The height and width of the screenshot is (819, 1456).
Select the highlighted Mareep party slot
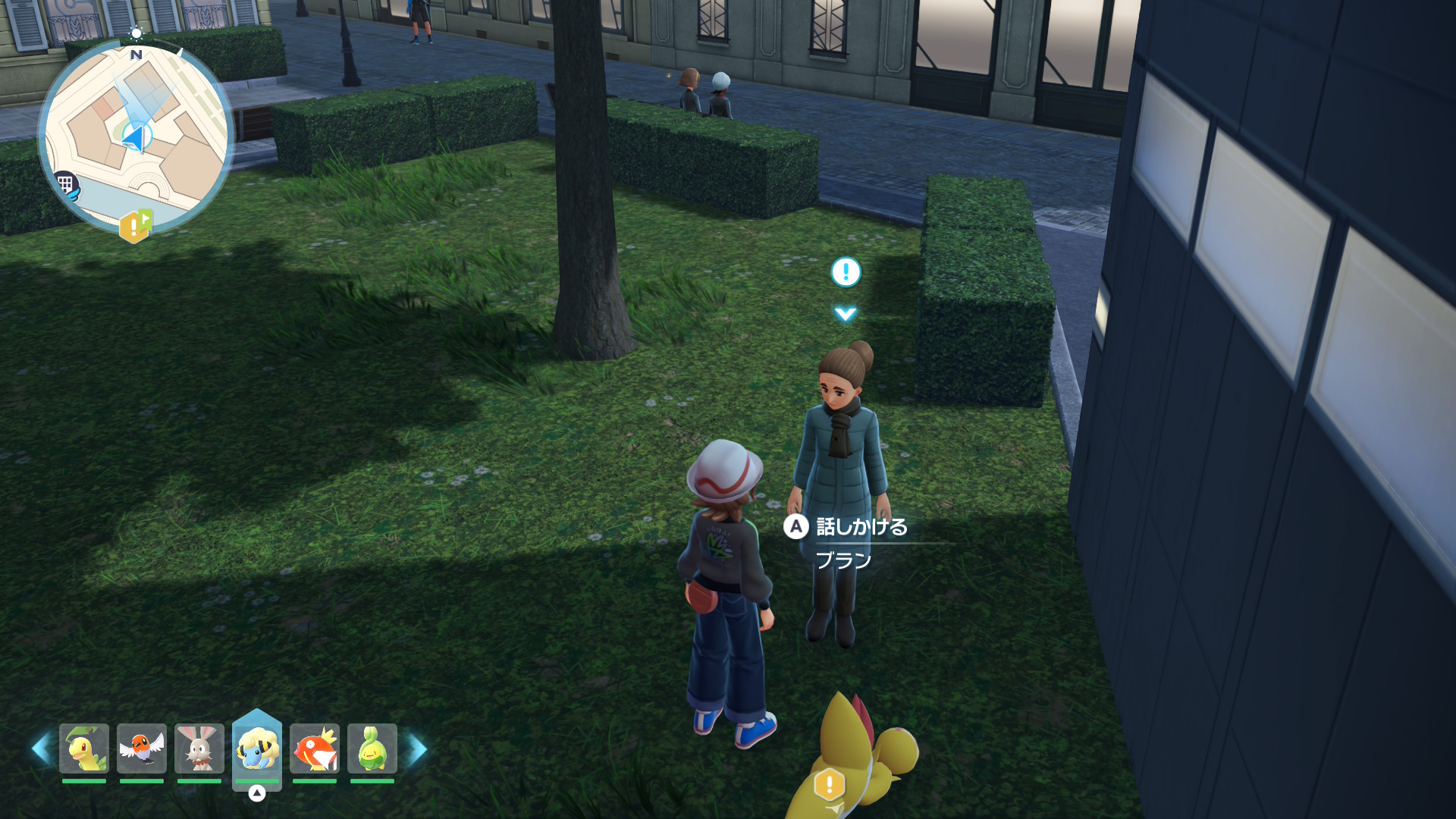(257, 748)
